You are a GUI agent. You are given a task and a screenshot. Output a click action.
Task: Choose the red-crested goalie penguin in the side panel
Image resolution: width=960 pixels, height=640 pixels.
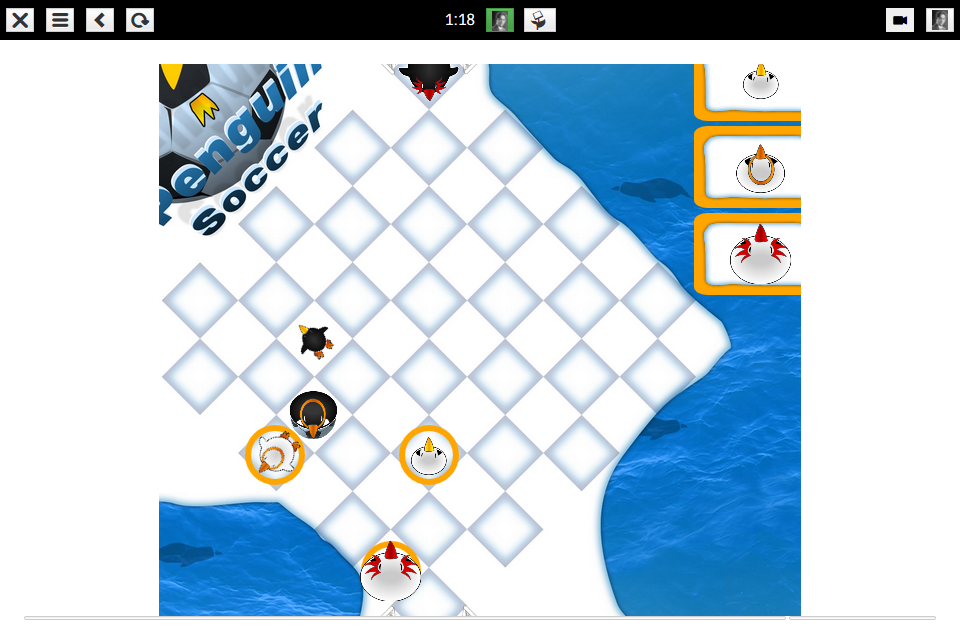[760, 256]
